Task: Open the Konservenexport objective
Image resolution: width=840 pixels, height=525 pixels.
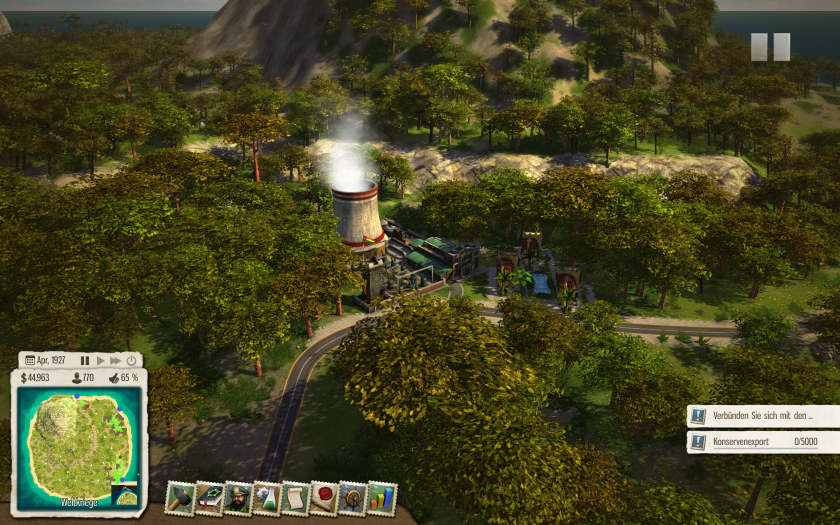Action: [x=763, y=441]
